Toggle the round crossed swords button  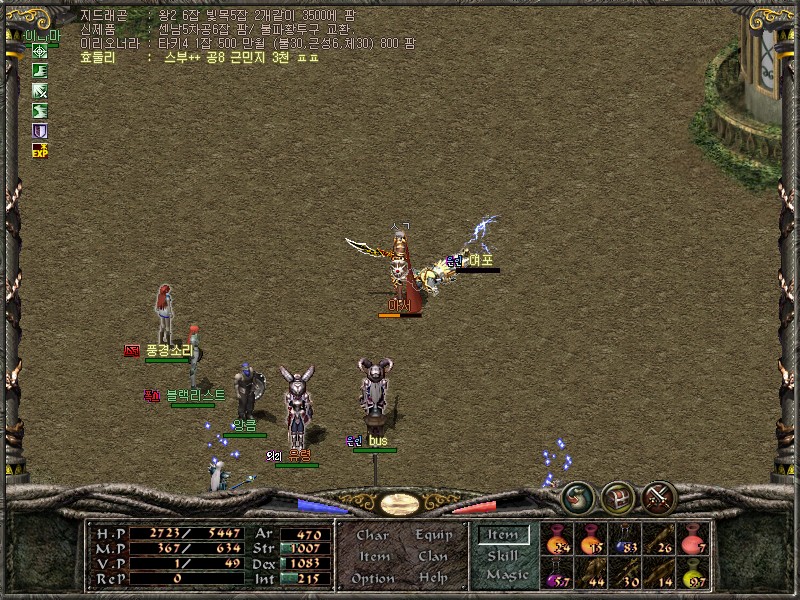point(658,497)
